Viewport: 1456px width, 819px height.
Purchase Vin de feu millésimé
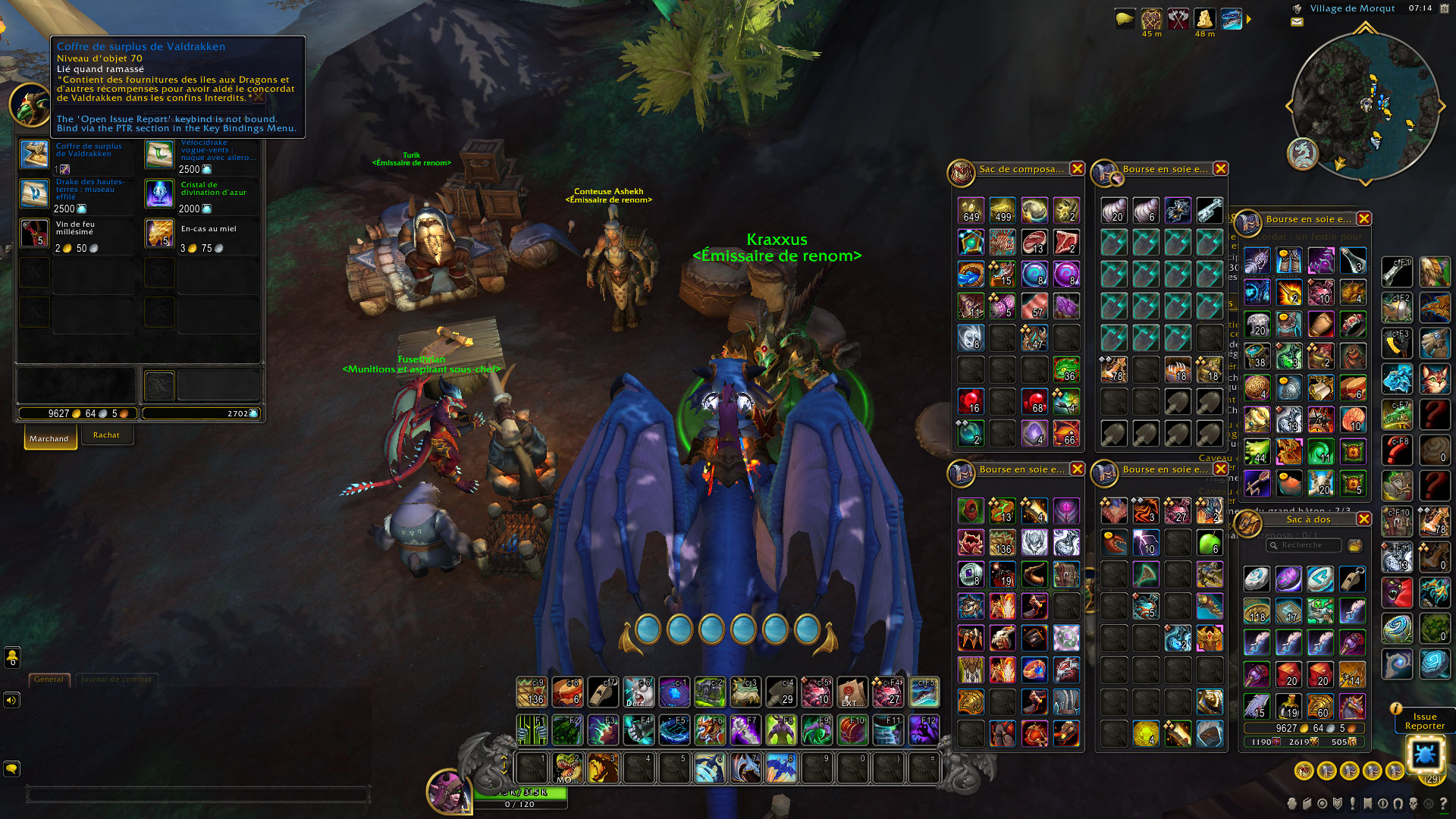(x=34, y=234)
